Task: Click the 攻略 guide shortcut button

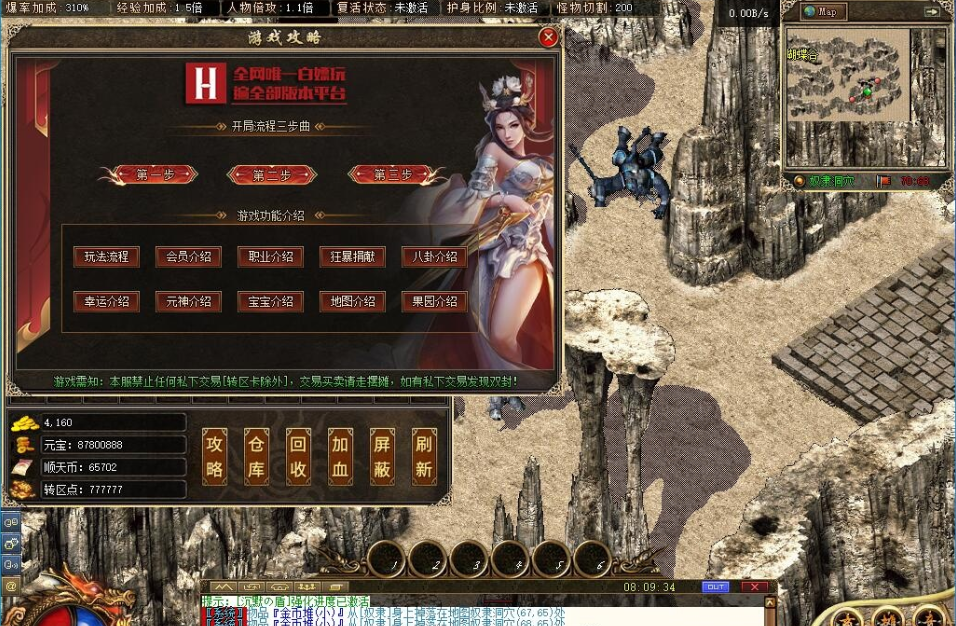Action: [x=215, y=457]
